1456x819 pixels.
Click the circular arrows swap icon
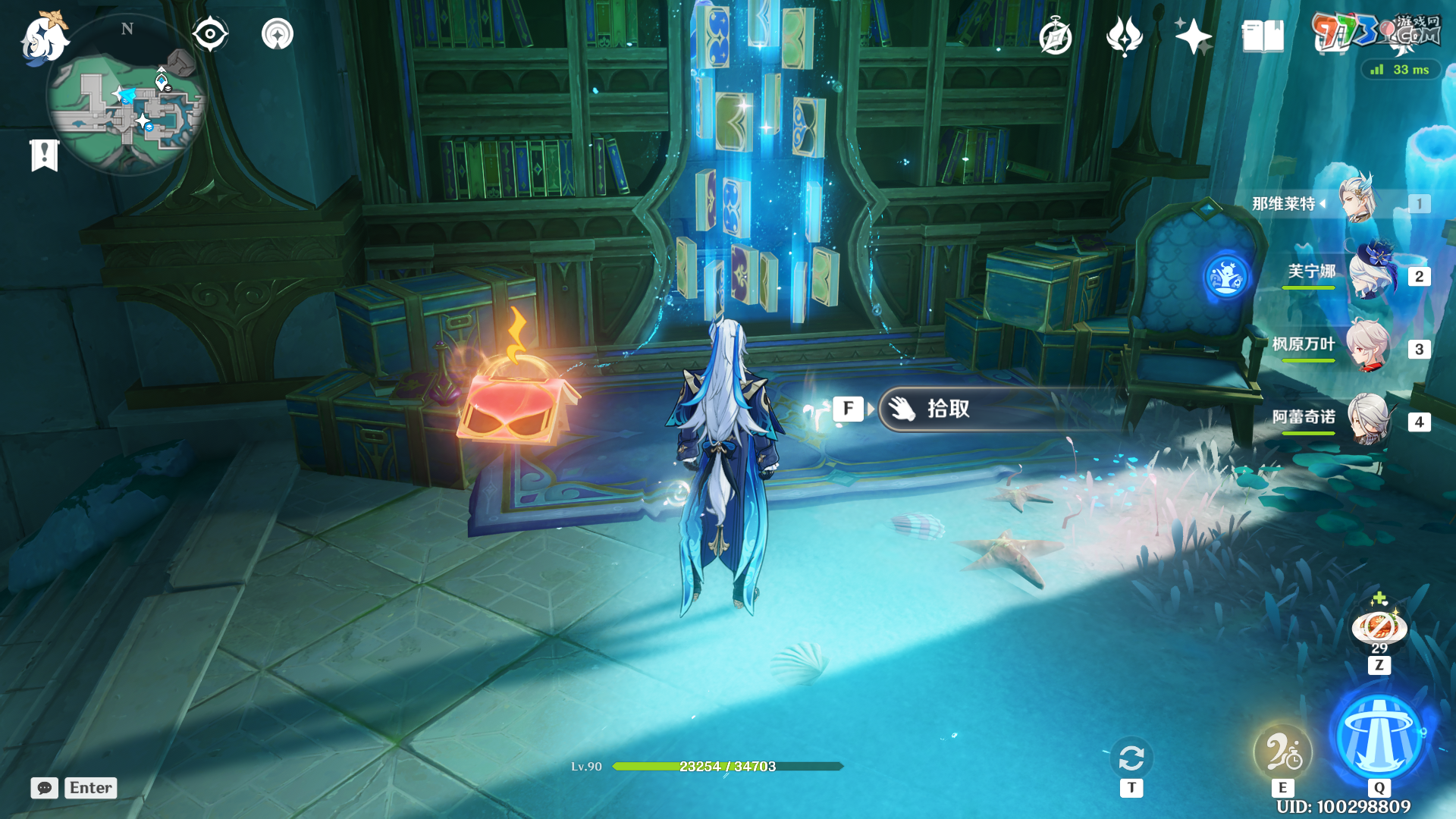[x=1131, y=758]
